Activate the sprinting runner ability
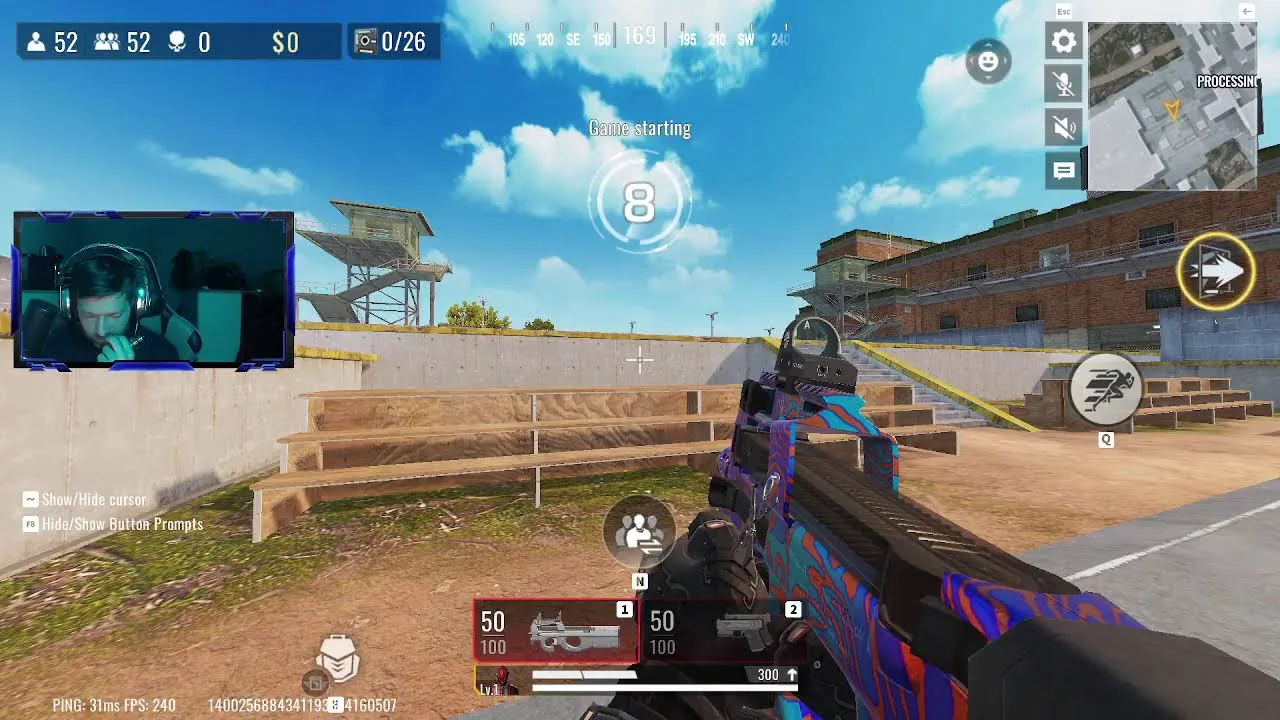 (1106, 390)
